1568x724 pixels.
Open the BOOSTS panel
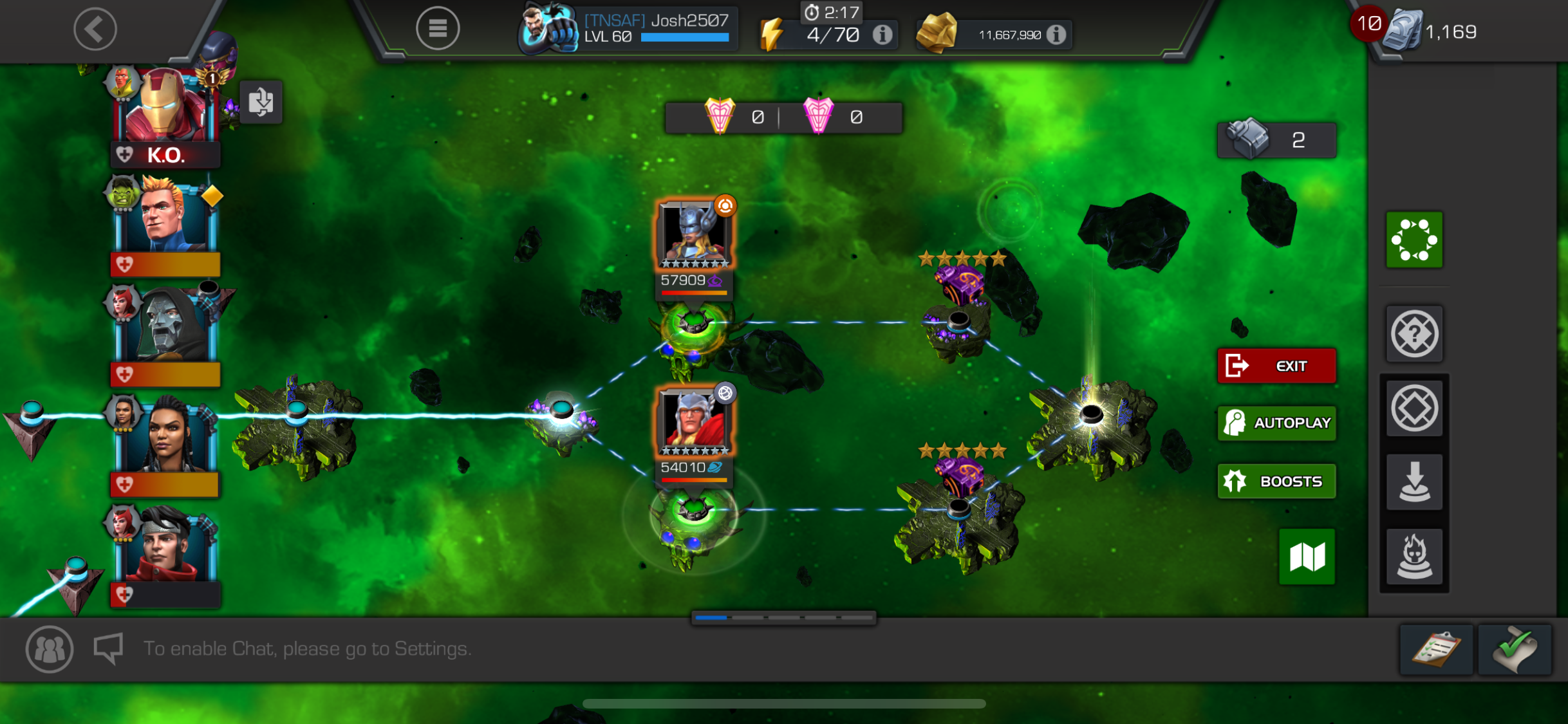[x=1276, y=481]
